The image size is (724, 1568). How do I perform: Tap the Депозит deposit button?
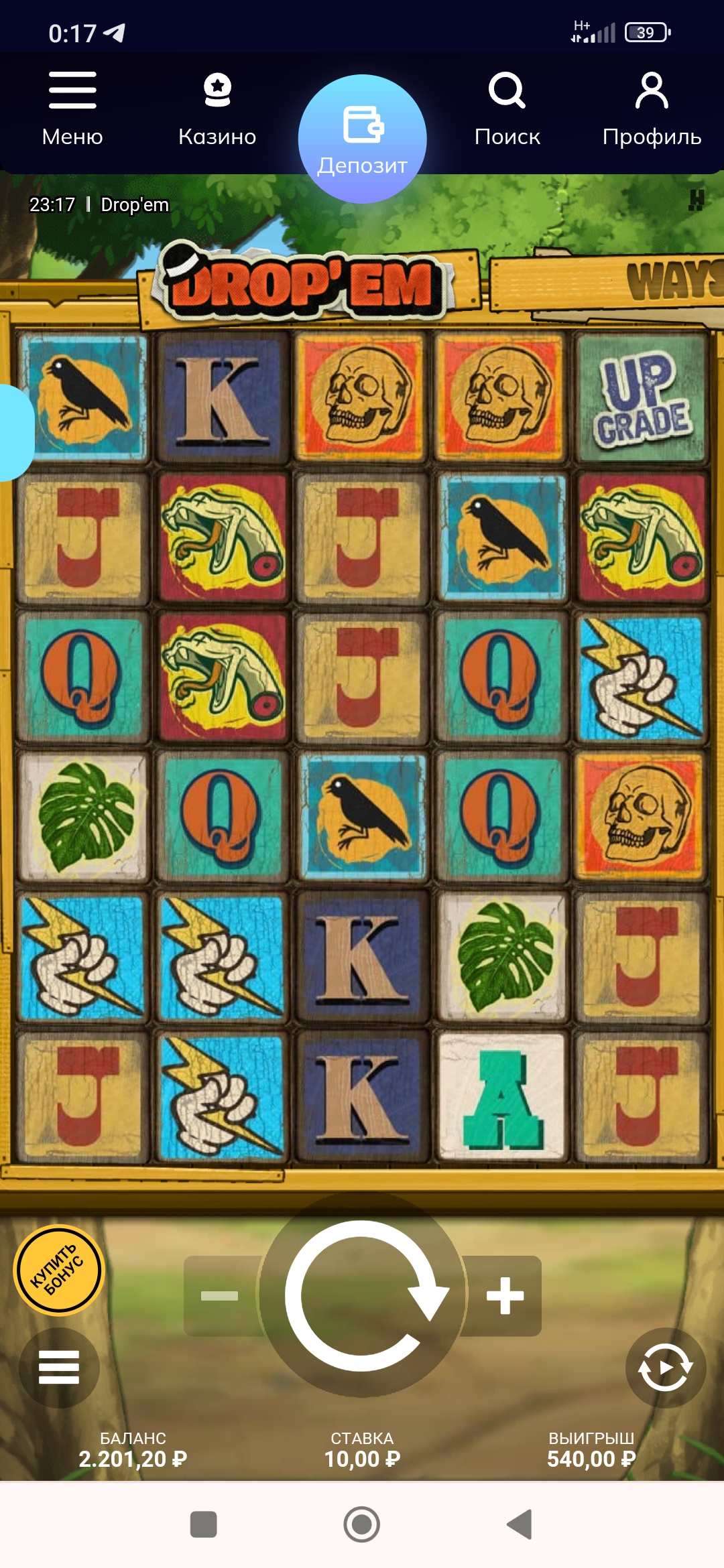(x=362, y=139)
